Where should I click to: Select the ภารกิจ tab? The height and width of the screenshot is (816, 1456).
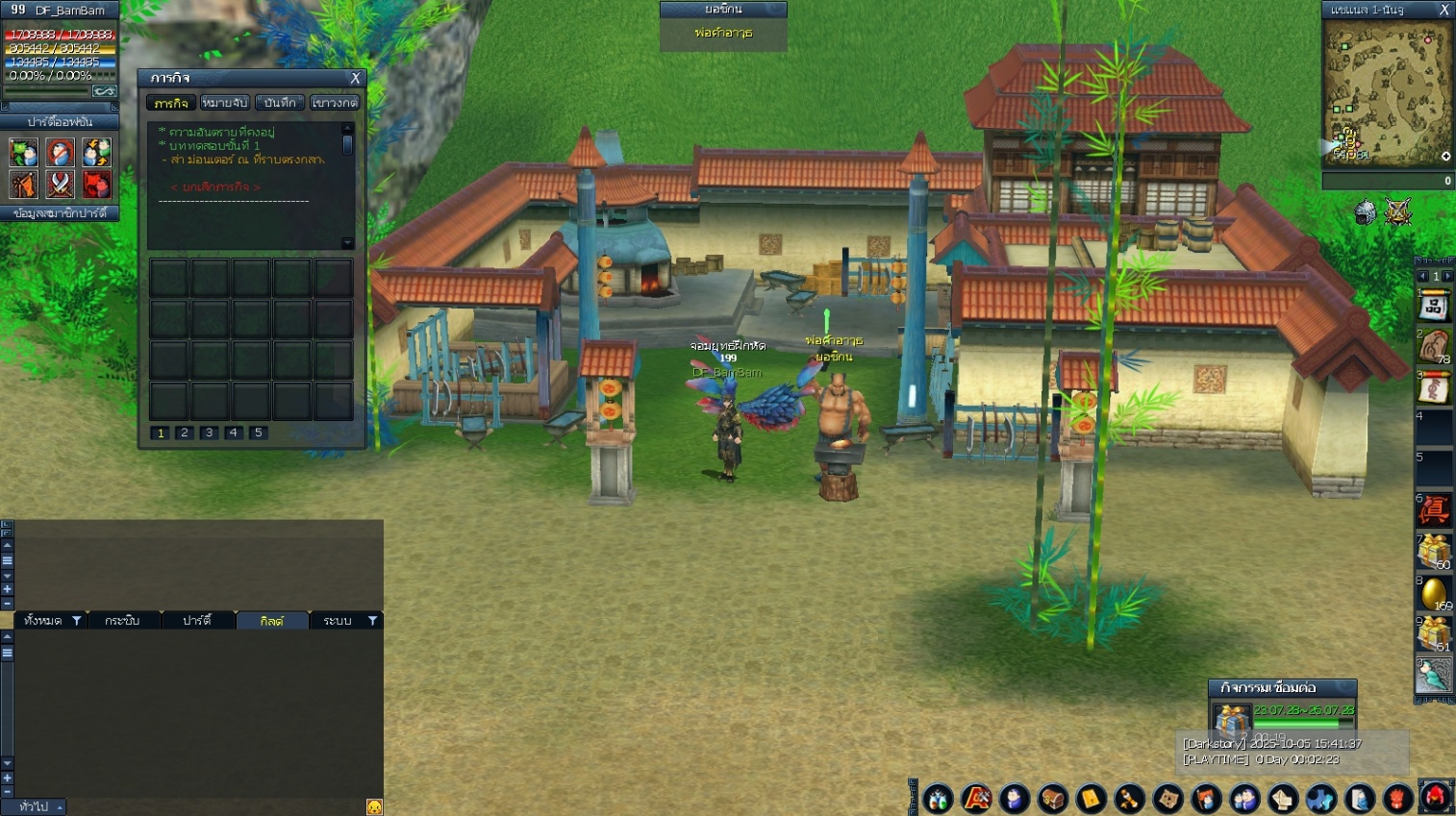(x=171, y=103)
